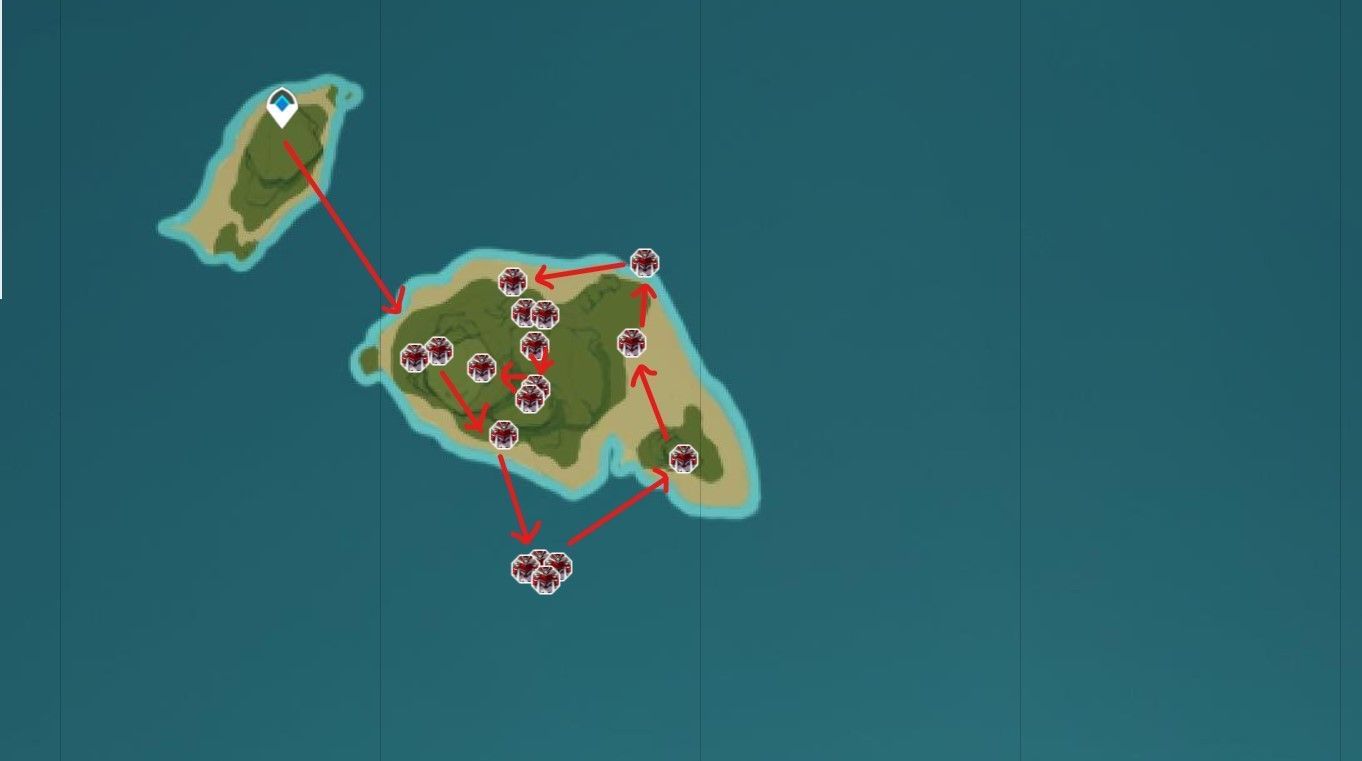
Task: Click the marker right of the western pair
Action: (480, 369)
